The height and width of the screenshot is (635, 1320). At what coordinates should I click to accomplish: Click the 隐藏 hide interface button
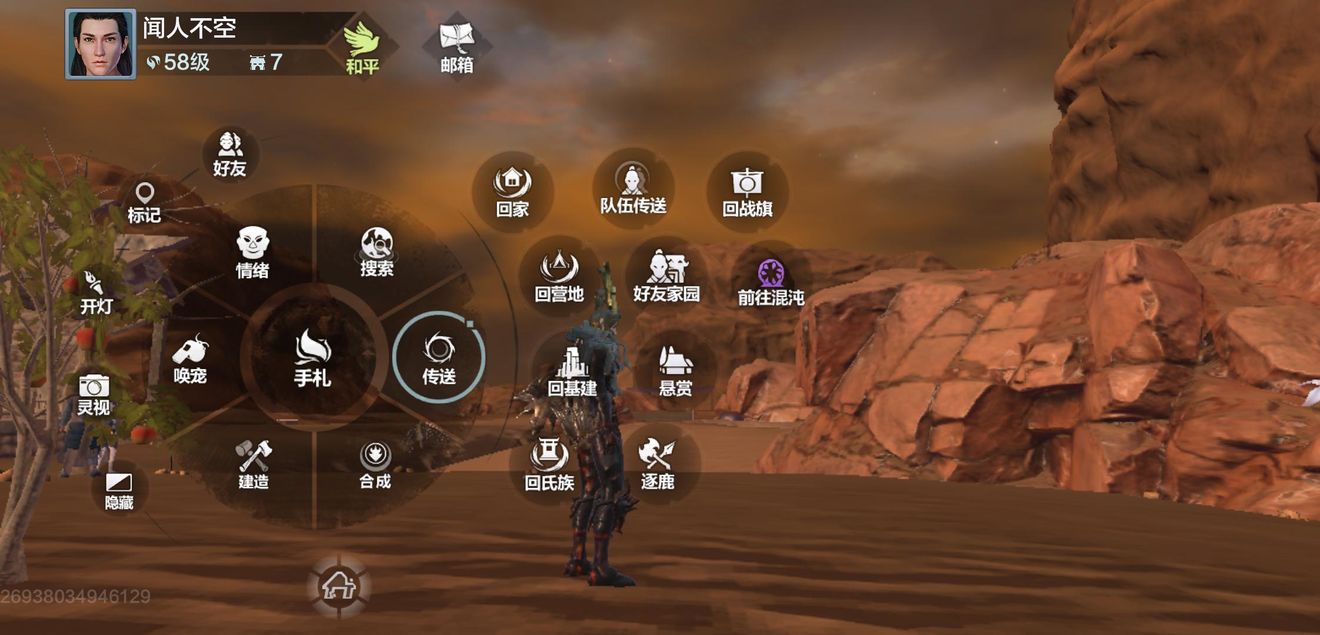tap(119, 490)
